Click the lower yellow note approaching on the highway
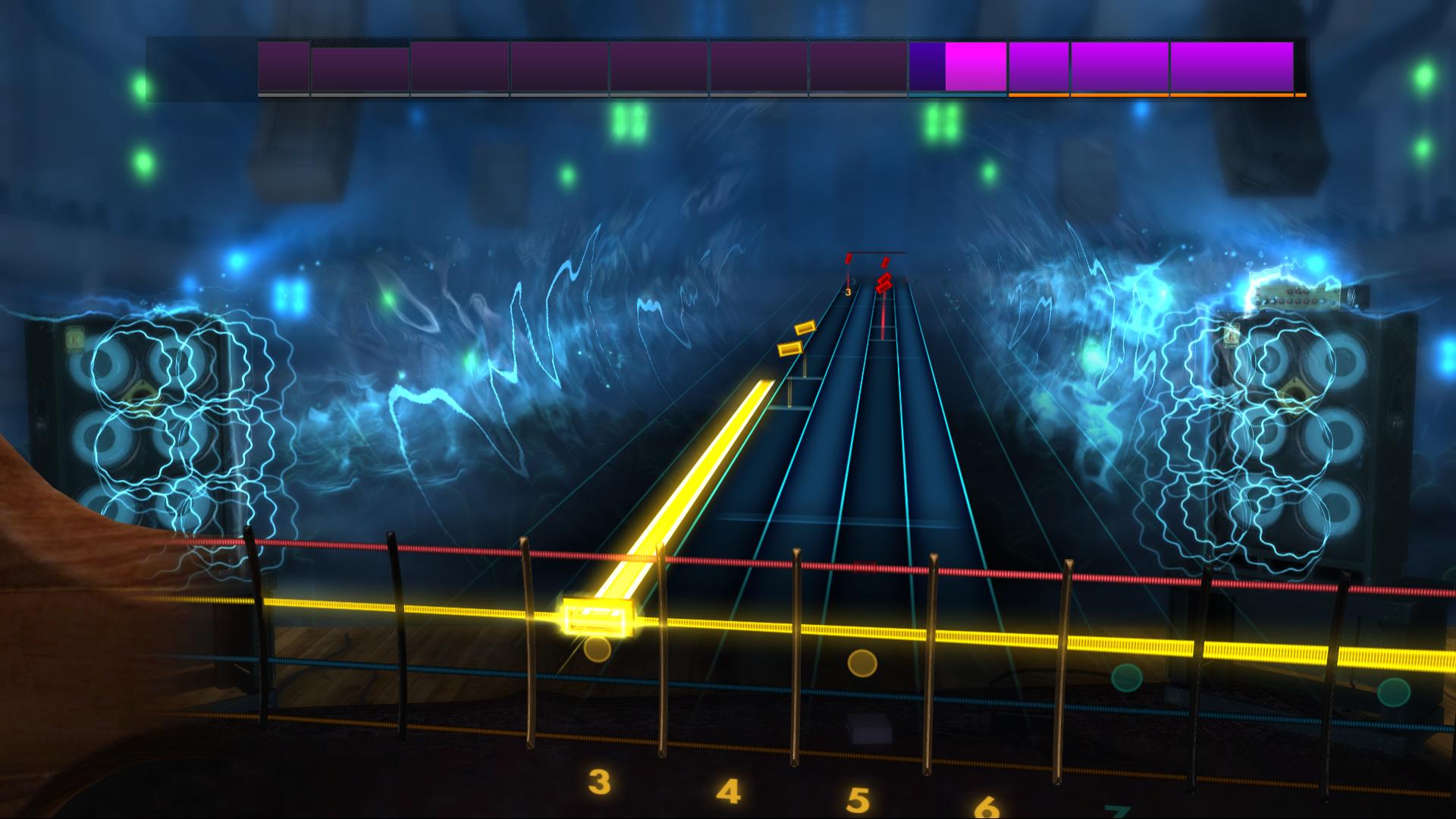Screen dimensions: 1456x819 [x=789, y=350]
